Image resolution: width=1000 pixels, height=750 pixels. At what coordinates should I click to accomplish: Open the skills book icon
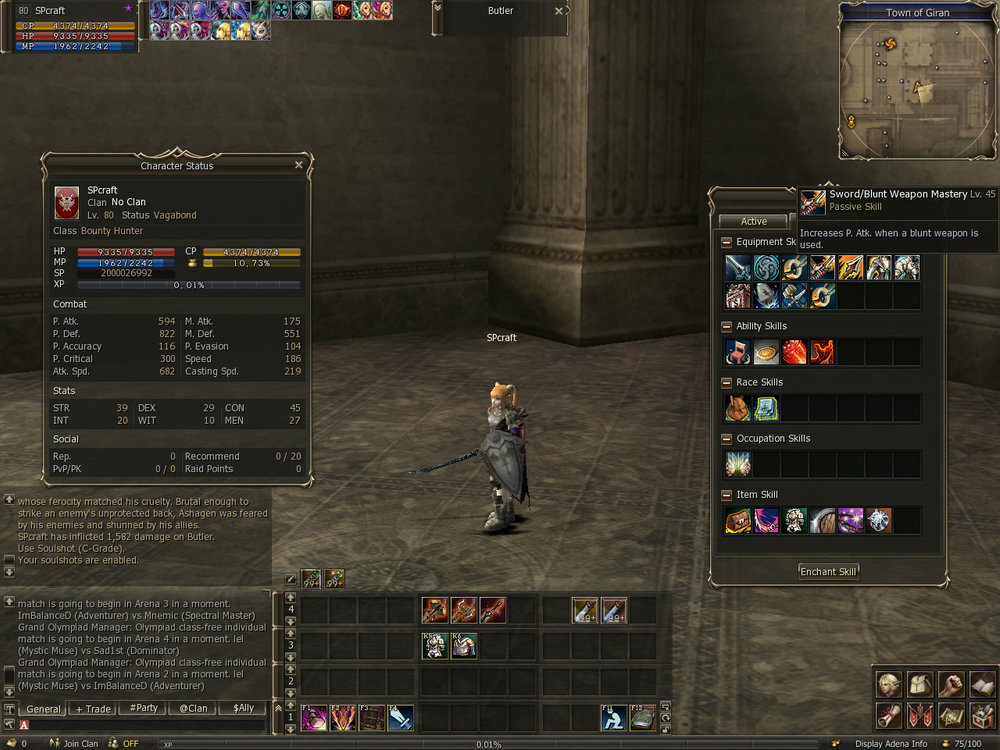pyautogui.click(x=981, y=684)
